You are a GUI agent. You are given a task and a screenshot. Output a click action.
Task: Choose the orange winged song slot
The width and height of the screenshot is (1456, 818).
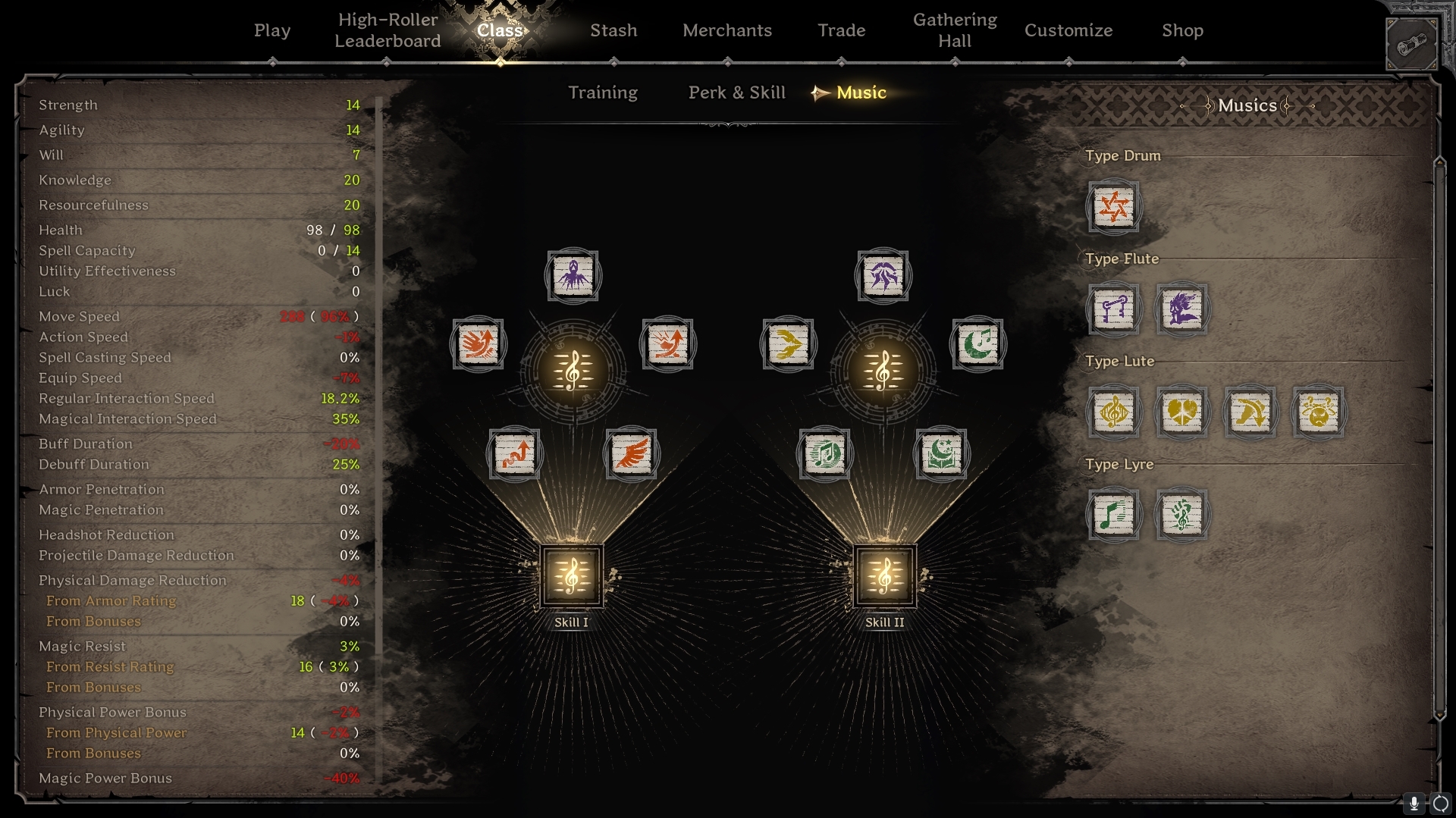(631, 454)
